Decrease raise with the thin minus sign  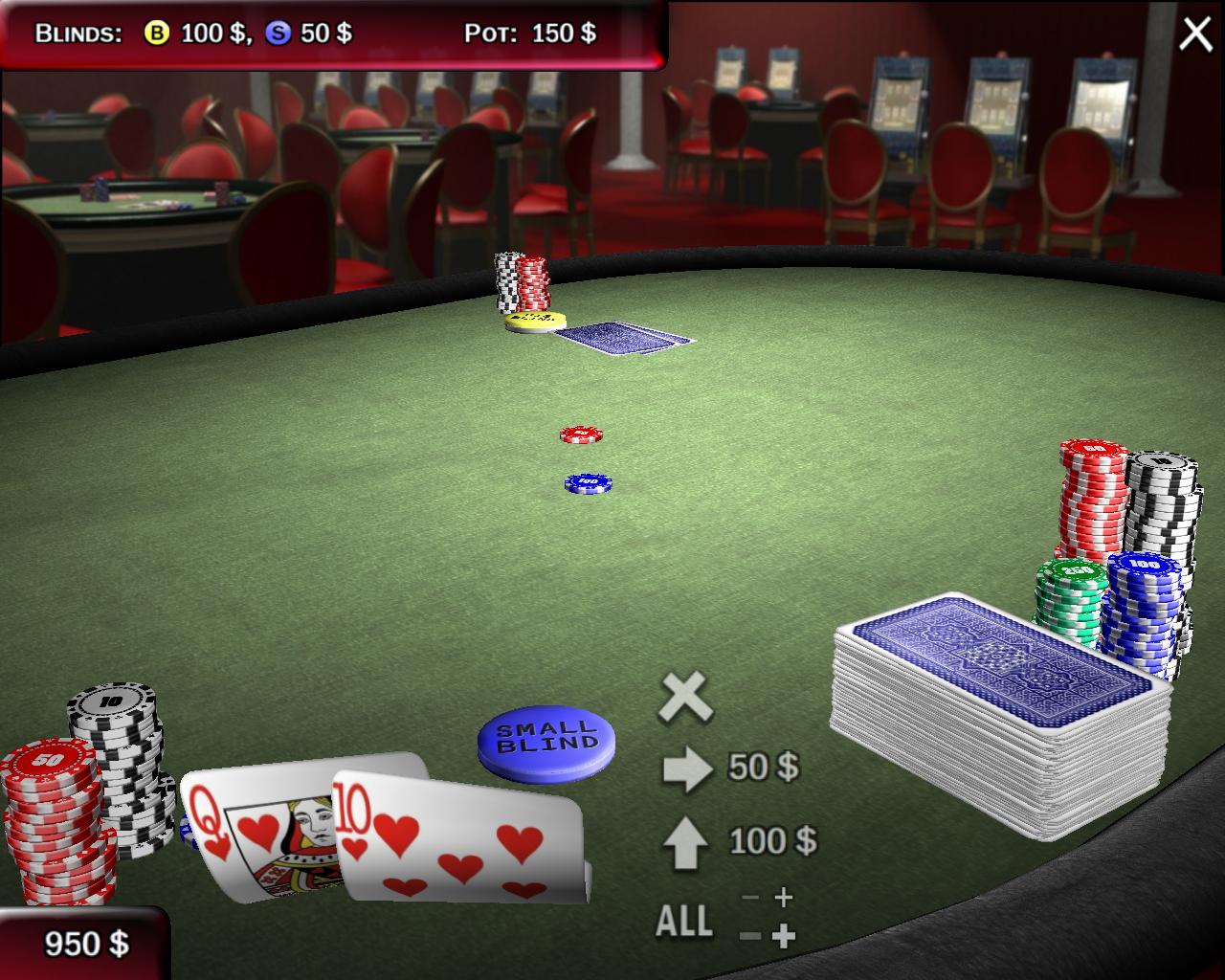pyautogui.click(x=750, y=898)
